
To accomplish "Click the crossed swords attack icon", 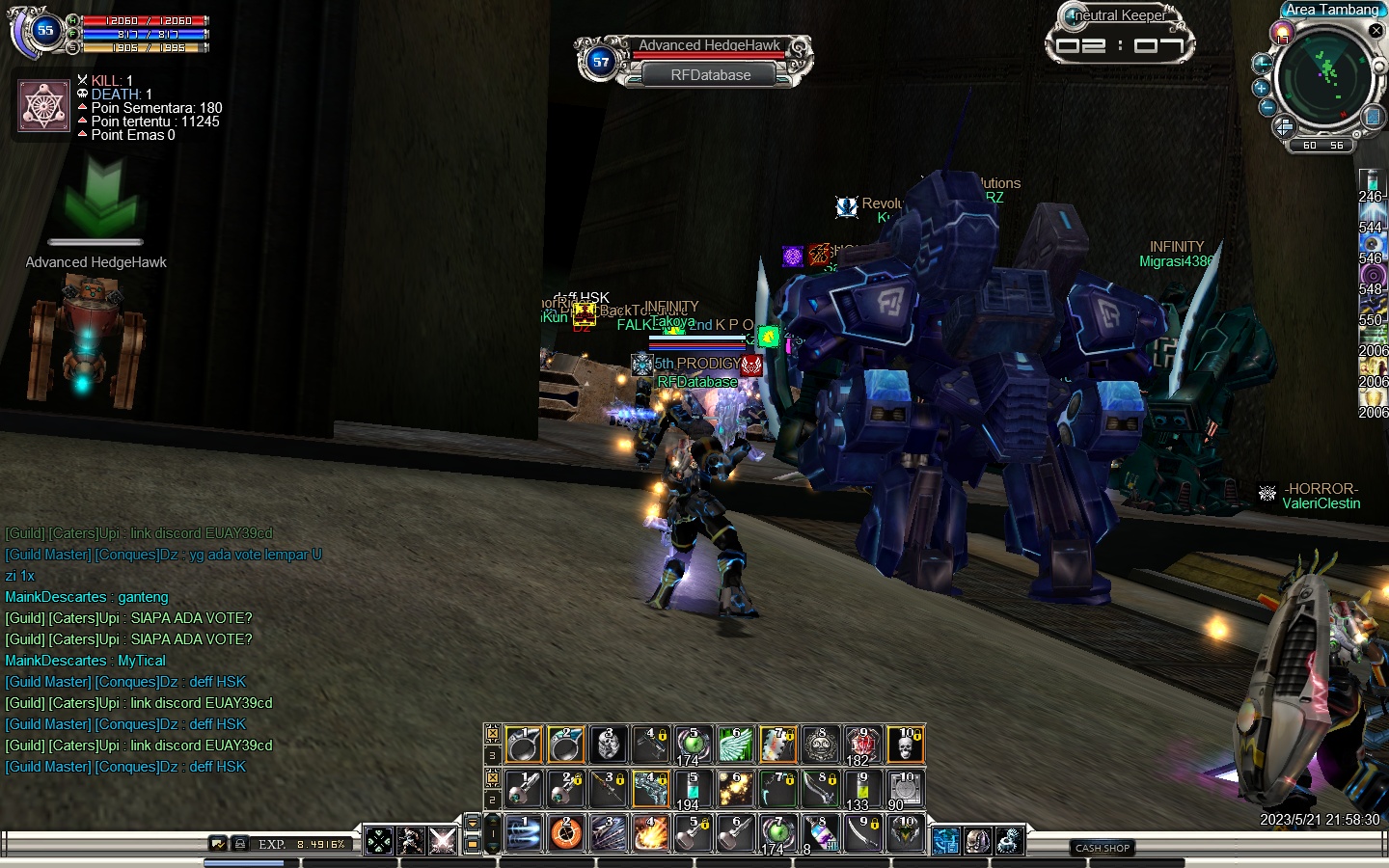I will click(x=443, y=841).
